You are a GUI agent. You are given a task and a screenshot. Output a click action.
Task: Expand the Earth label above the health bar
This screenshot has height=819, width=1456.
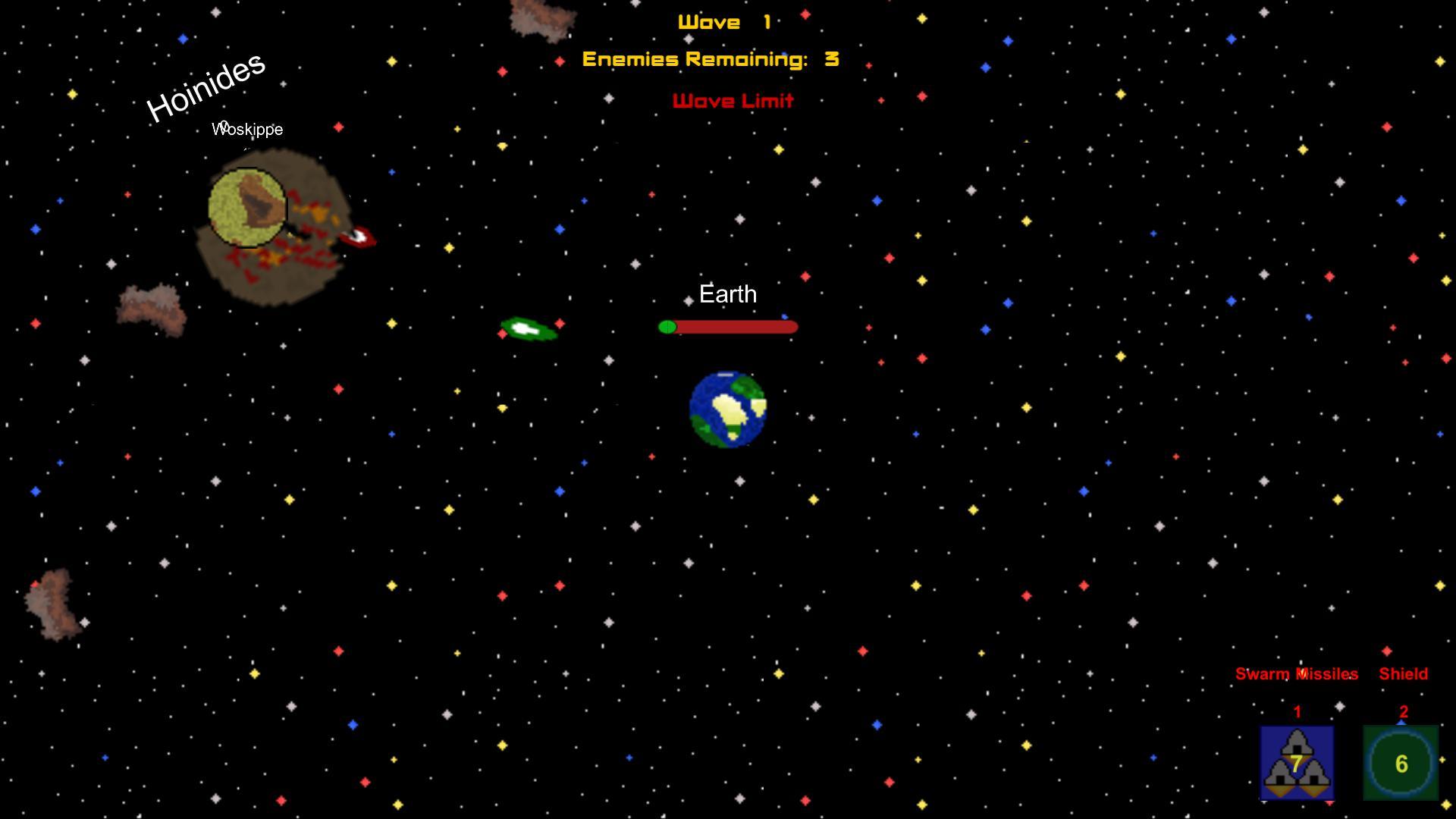(x=728, y=293)
